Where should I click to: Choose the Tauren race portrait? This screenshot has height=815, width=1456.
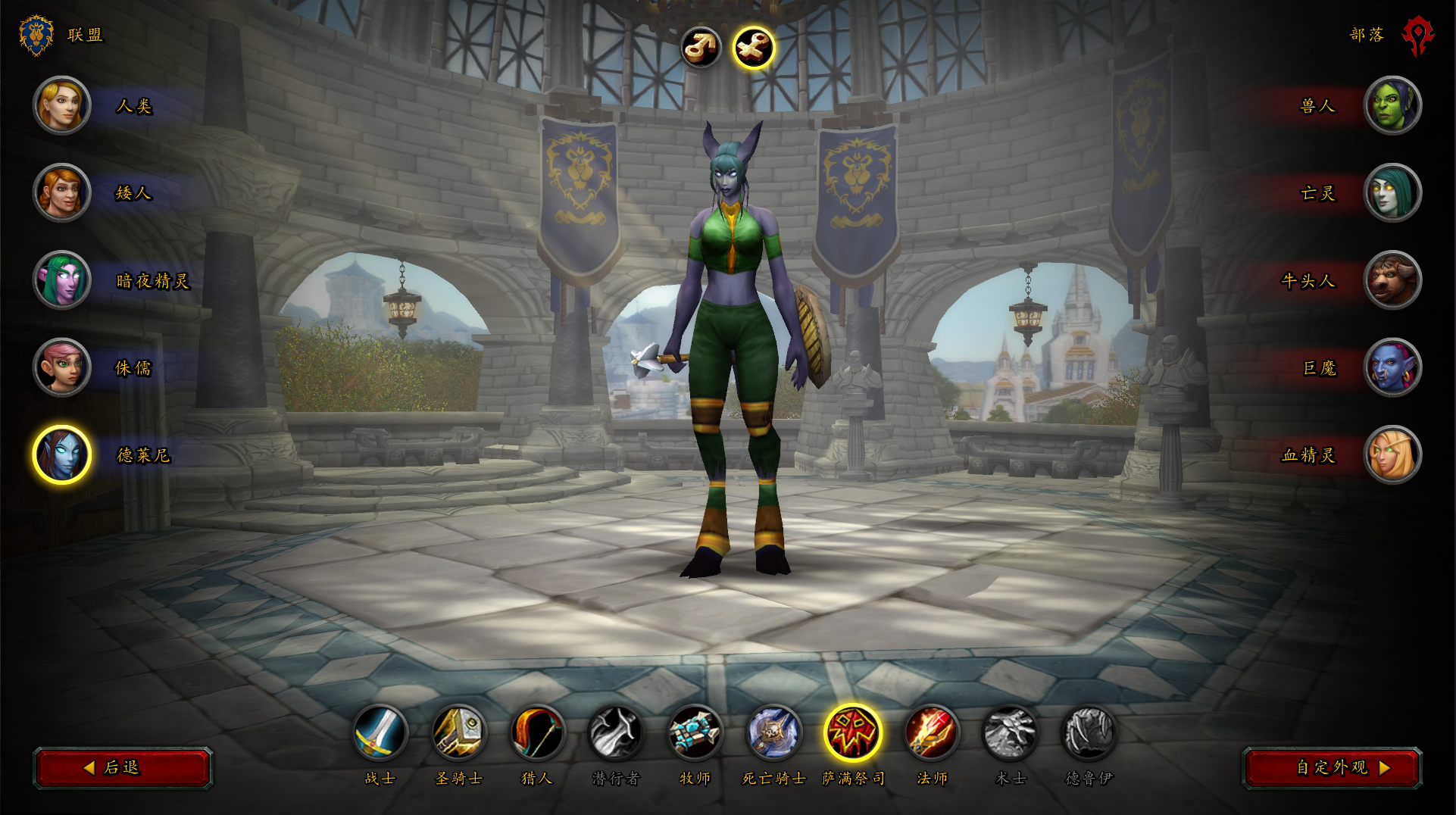coord(1392,279)
